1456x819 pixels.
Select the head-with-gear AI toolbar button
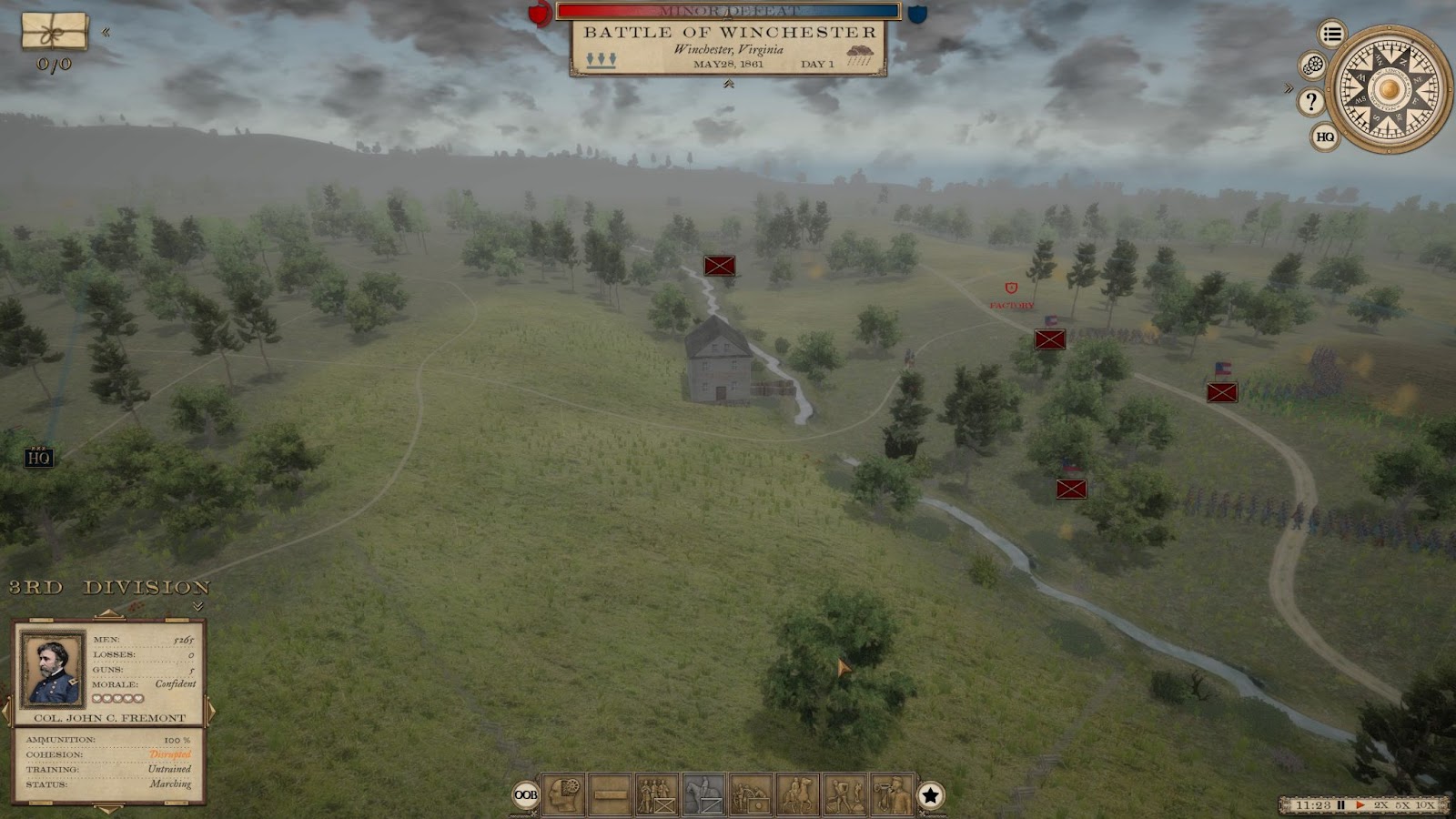(x=563, y=794)
